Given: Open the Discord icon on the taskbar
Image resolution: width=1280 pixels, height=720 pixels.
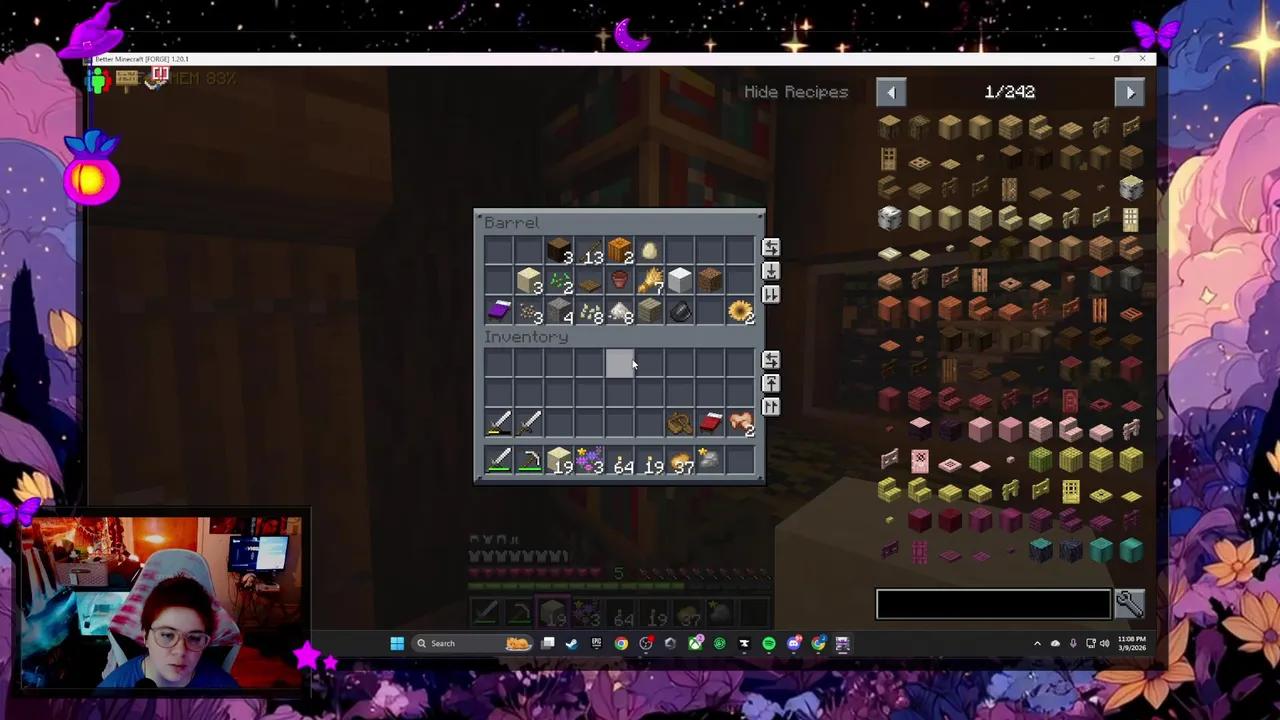Looking at the screenshot, I should click(x=793, y=643).
